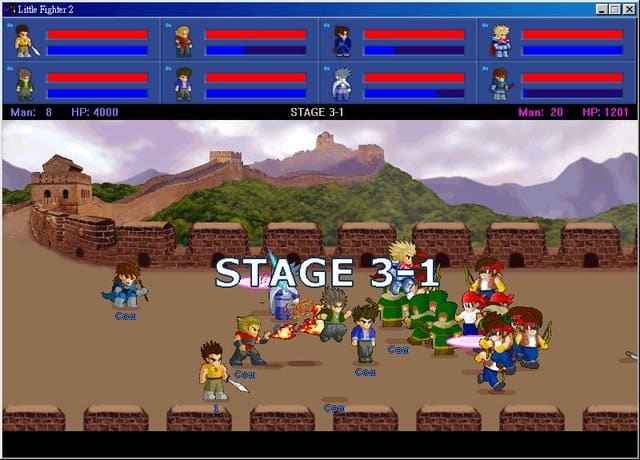Image resolution: width=640 pixels, height=460 pixels.
Task: Select the yellow-shirt spear fighter portrait
Action: coord(24,41)
